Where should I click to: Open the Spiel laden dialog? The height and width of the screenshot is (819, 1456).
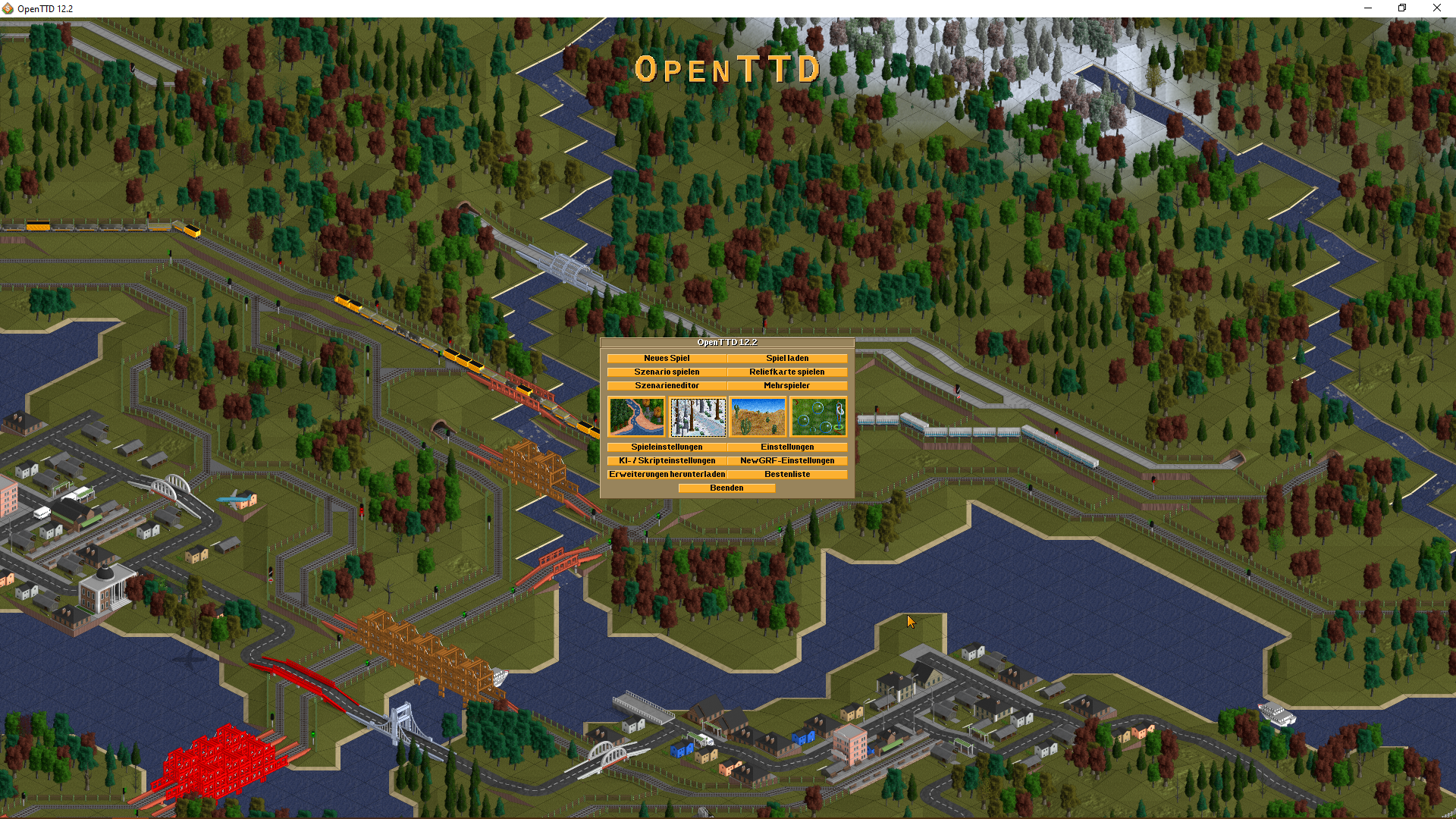tap(787, 358)
